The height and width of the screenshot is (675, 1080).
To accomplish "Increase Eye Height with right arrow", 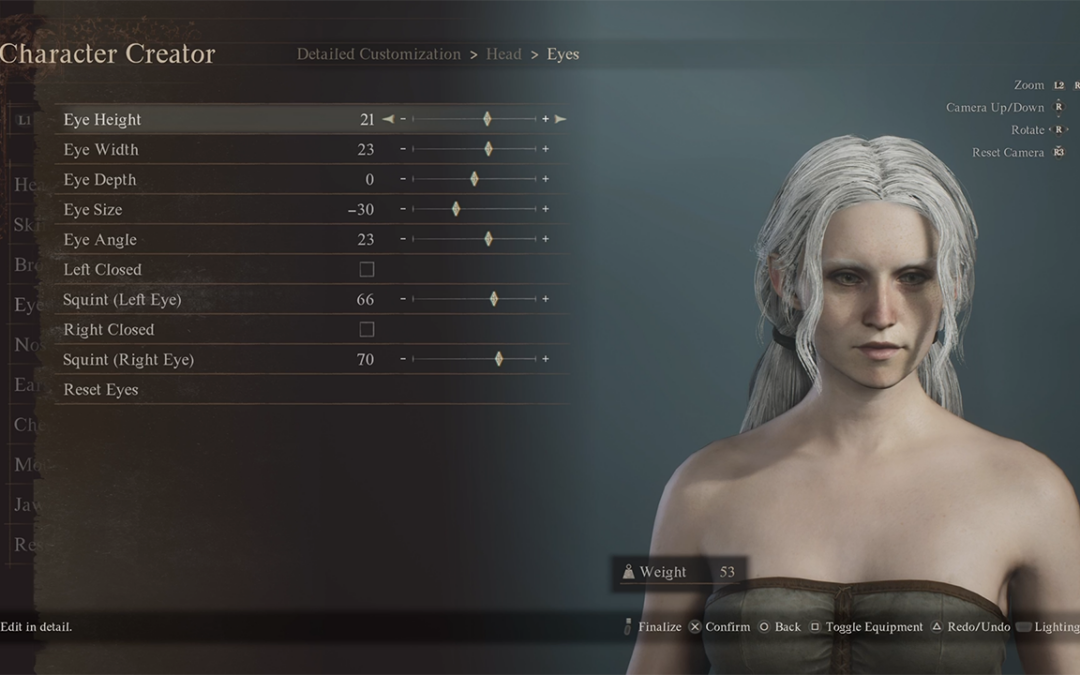I will (561, 120).
